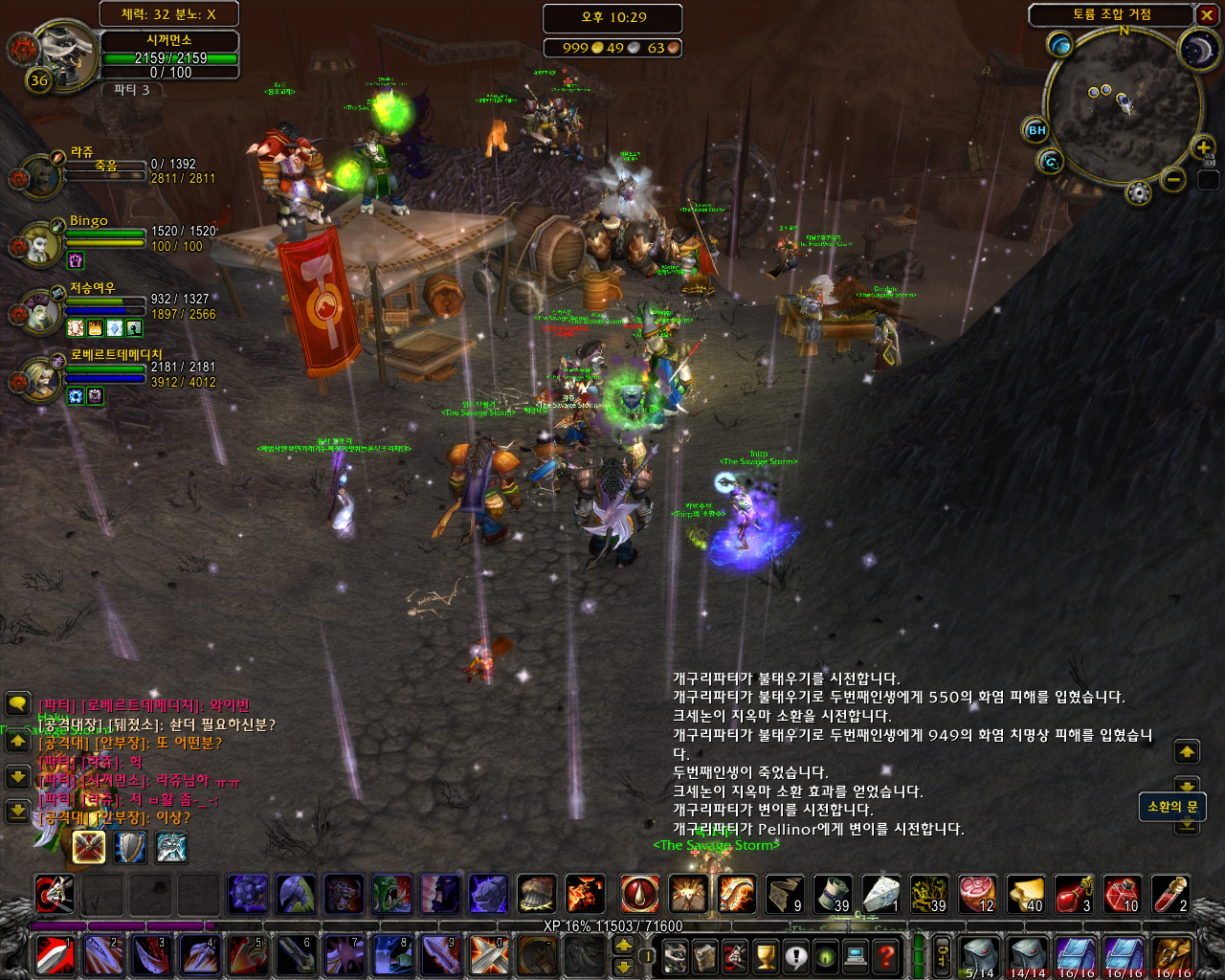Open the golden goblet micro menu button

pos(765,956)
